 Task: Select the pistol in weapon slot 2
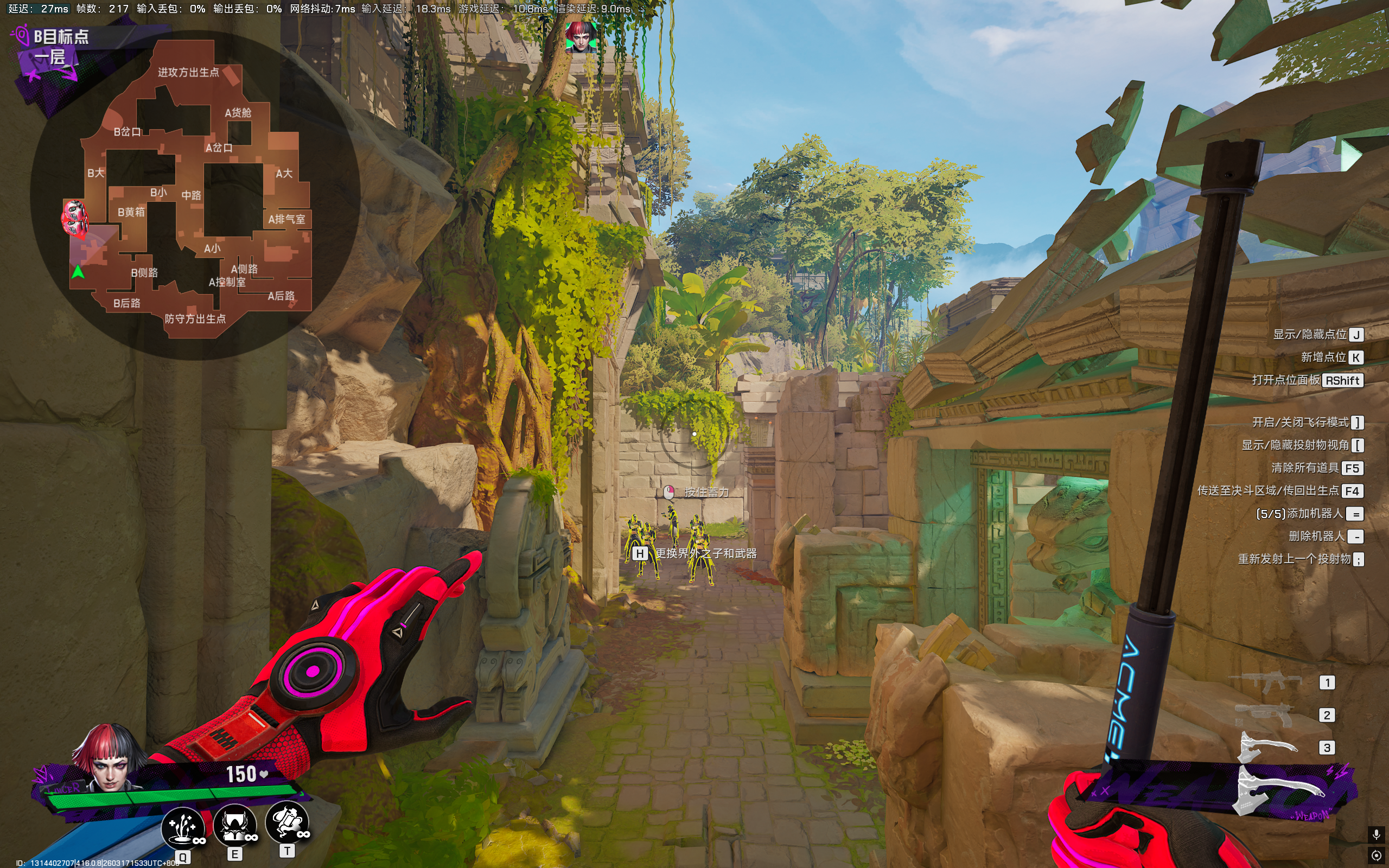tap(1264, 716)
